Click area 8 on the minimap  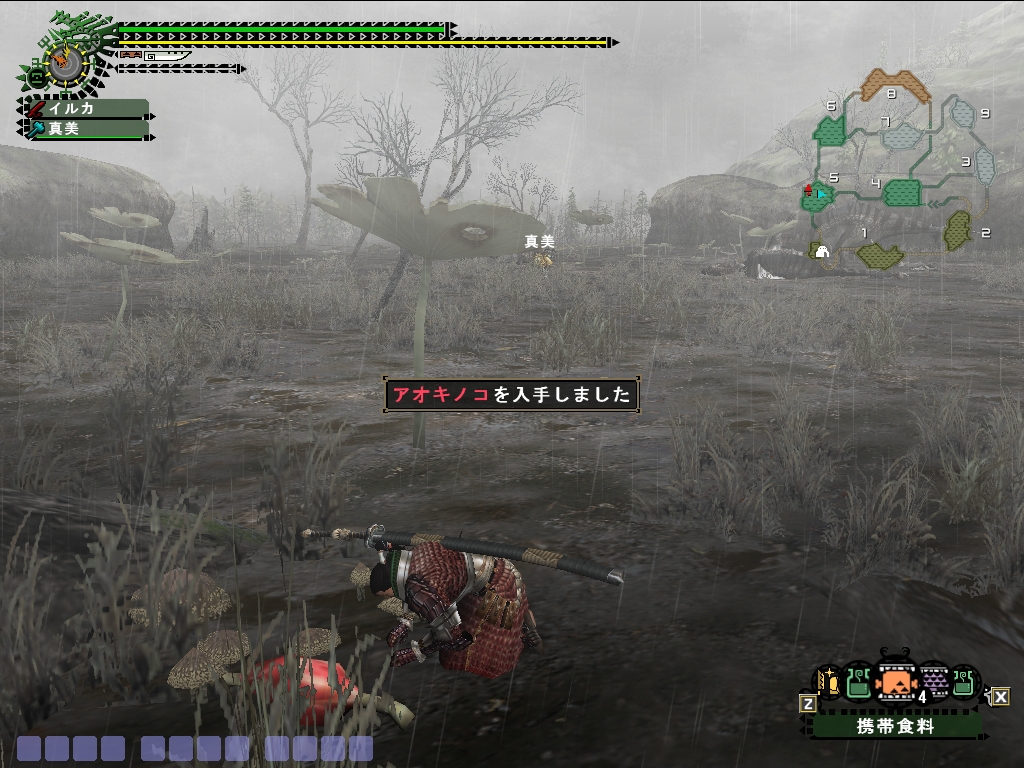[x=895, y=84]
